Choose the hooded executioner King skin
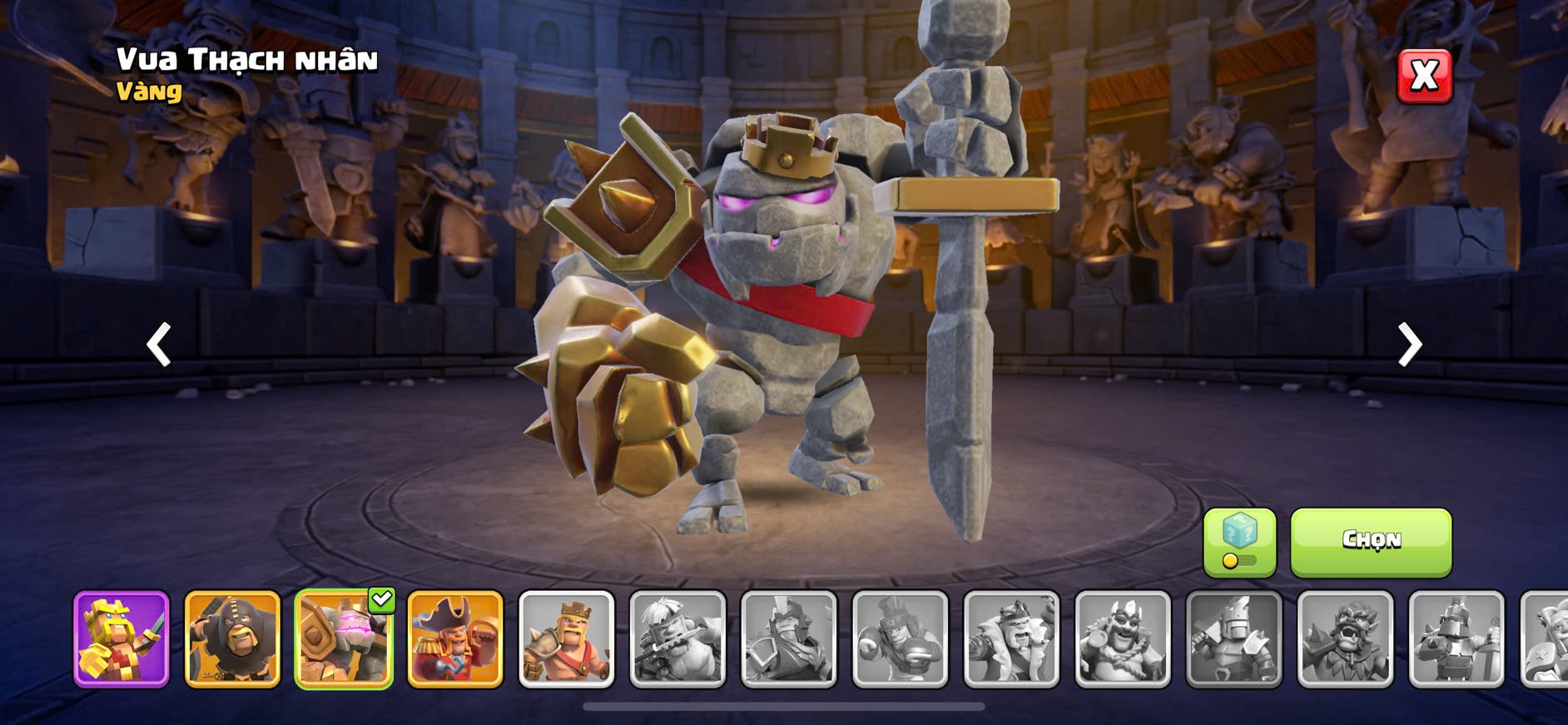Screen dimensions: 1568x725 click(232, 639)
